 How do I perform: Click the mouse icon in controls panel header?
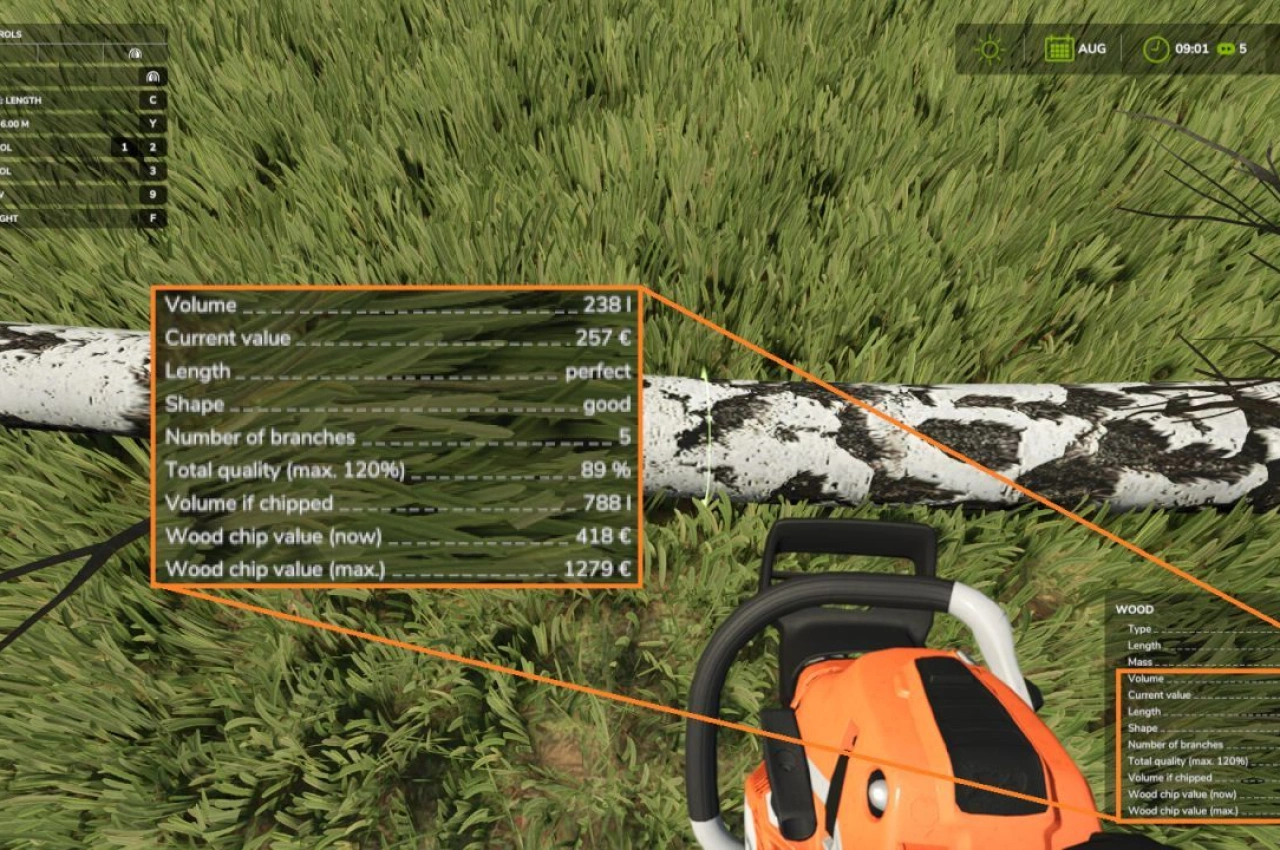(x=136, y=54)
